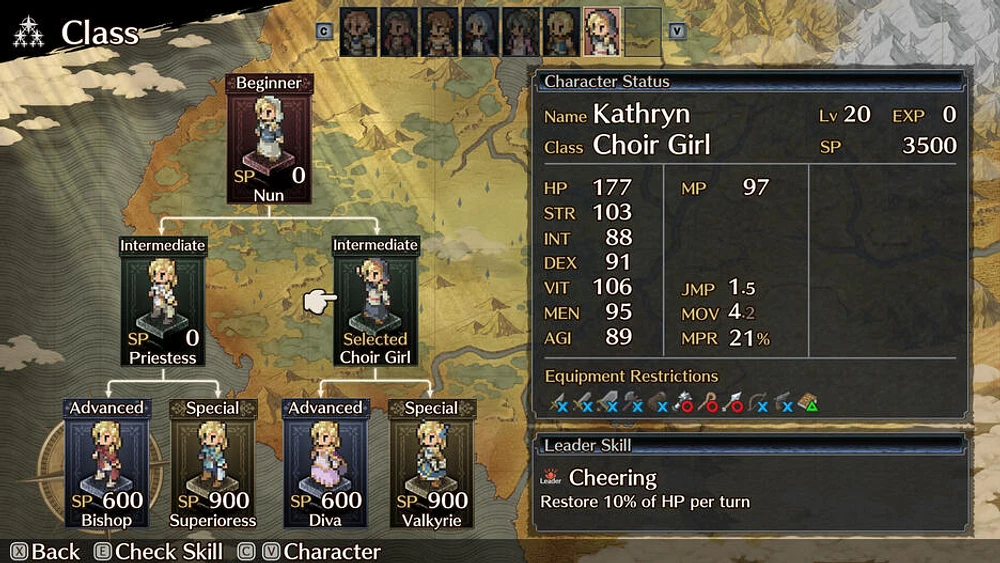Select the Diva advanced class
This screenshot has height=563, width=1000.
[324, 463]
